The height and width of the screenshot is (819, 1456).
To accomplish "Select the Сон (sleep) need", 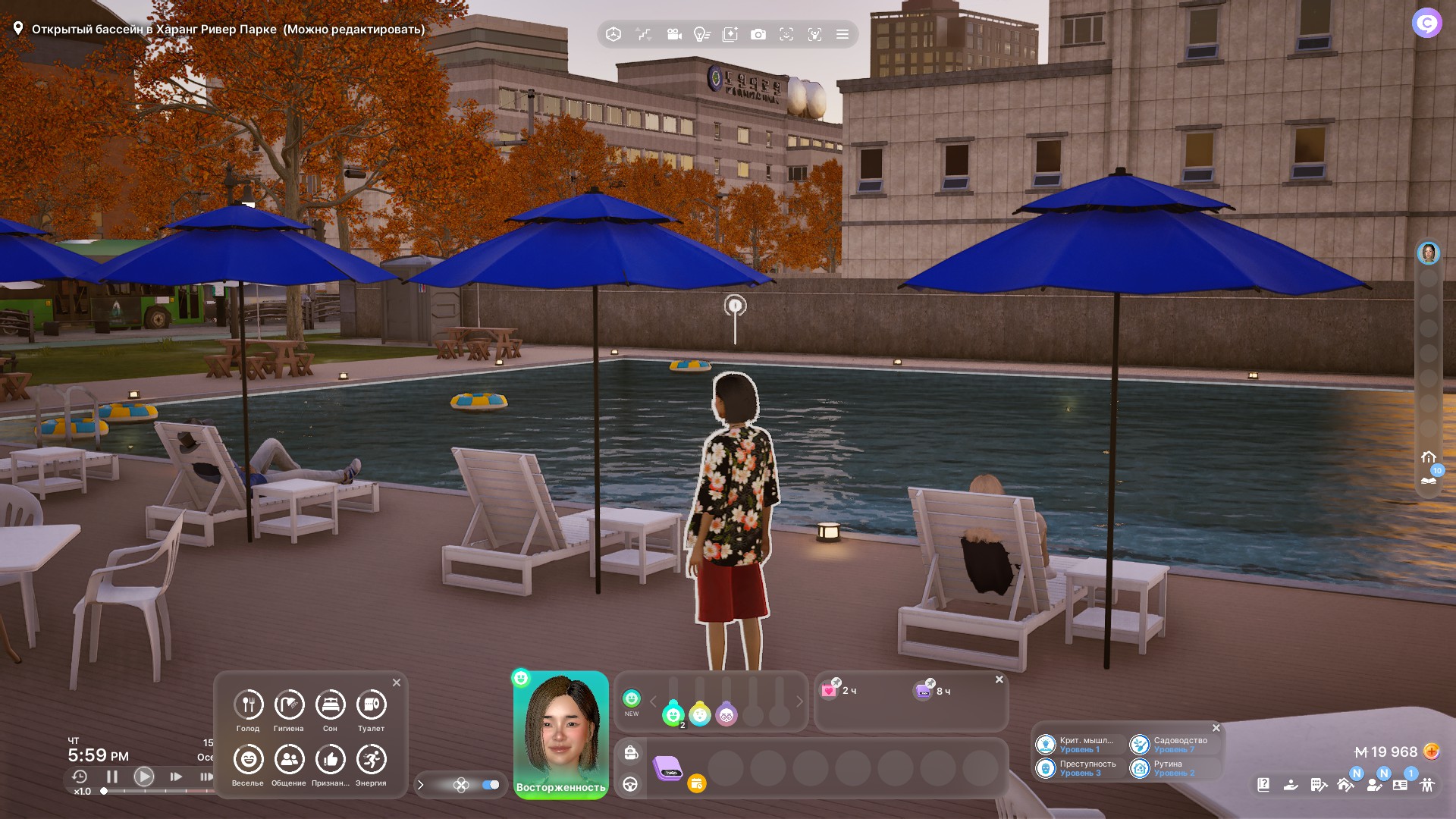I will tap(330, 704).
